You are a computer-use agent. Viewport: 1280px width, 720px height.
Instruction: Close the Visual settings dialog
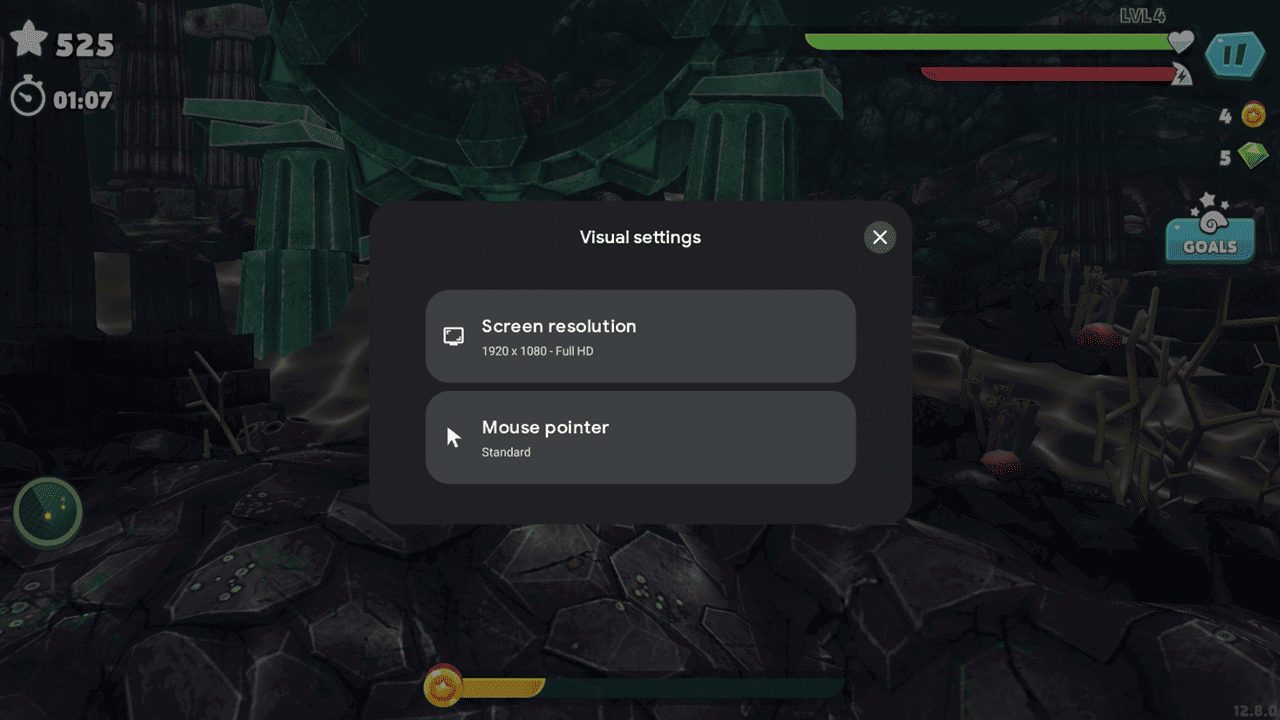click(879, 237)
